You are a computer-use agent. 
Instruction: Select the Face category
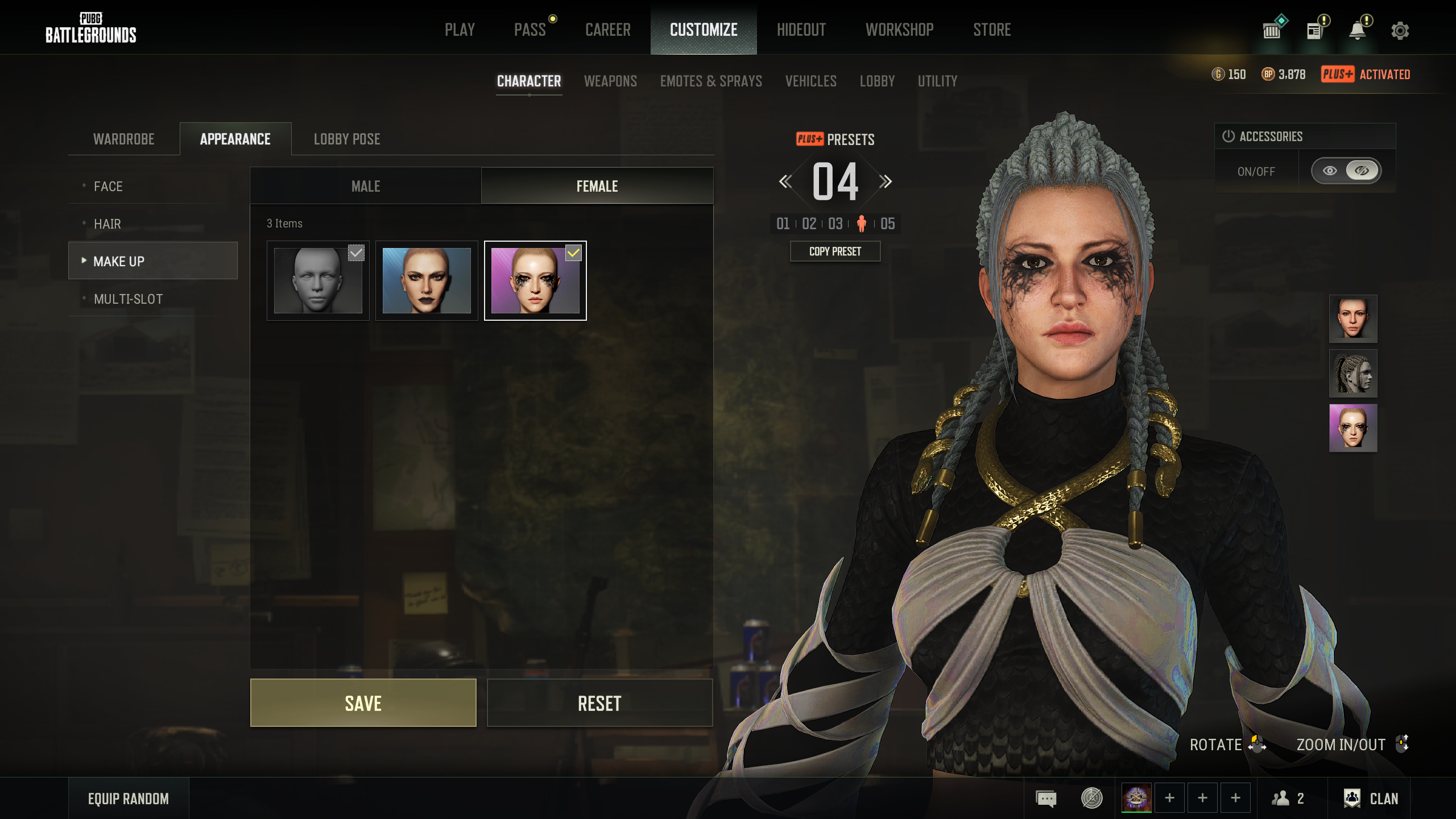coord(108,187)
